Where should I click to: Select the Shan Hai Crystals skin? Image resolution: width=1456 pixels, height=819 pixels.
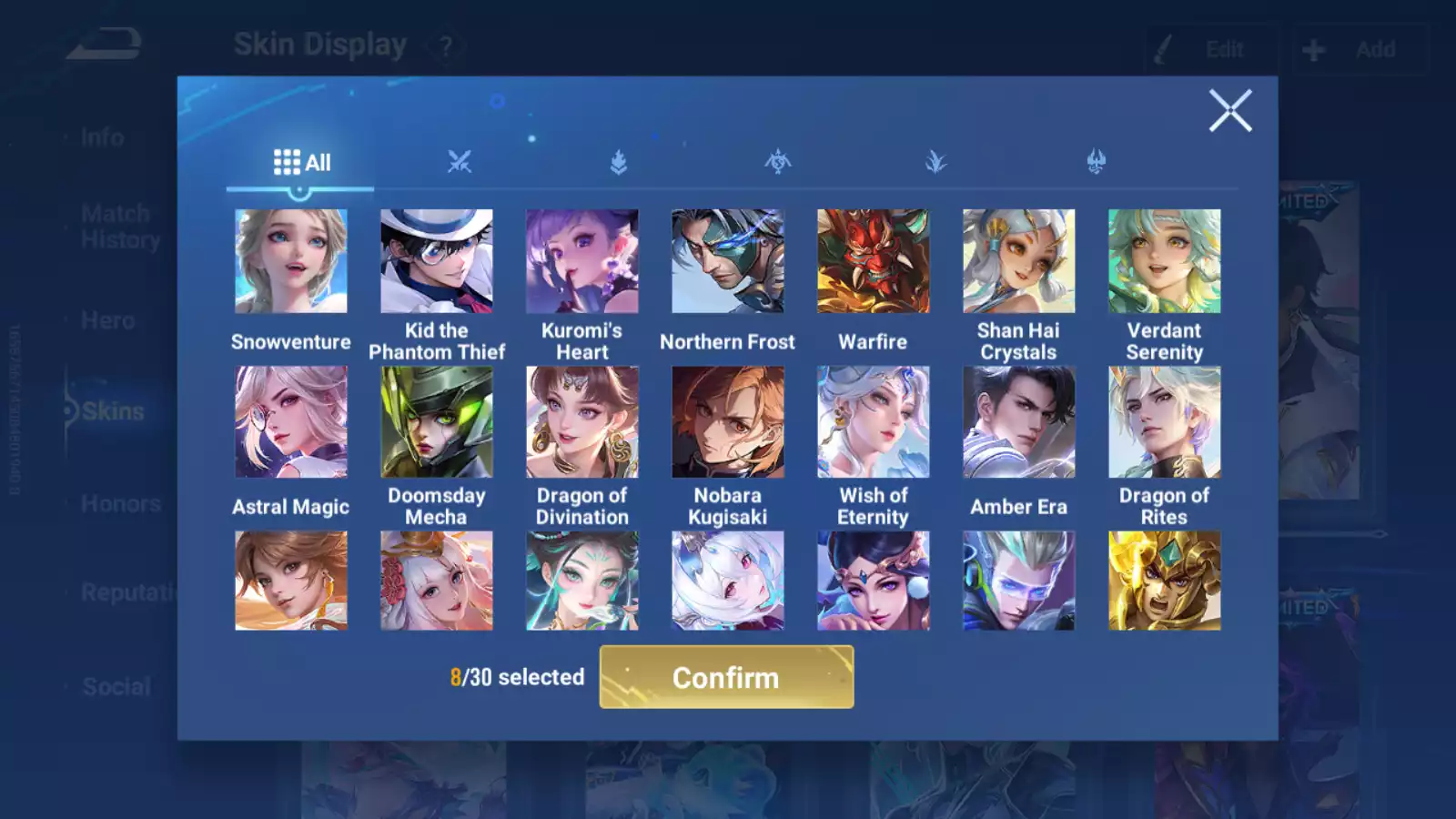(x=1019, y=261)
